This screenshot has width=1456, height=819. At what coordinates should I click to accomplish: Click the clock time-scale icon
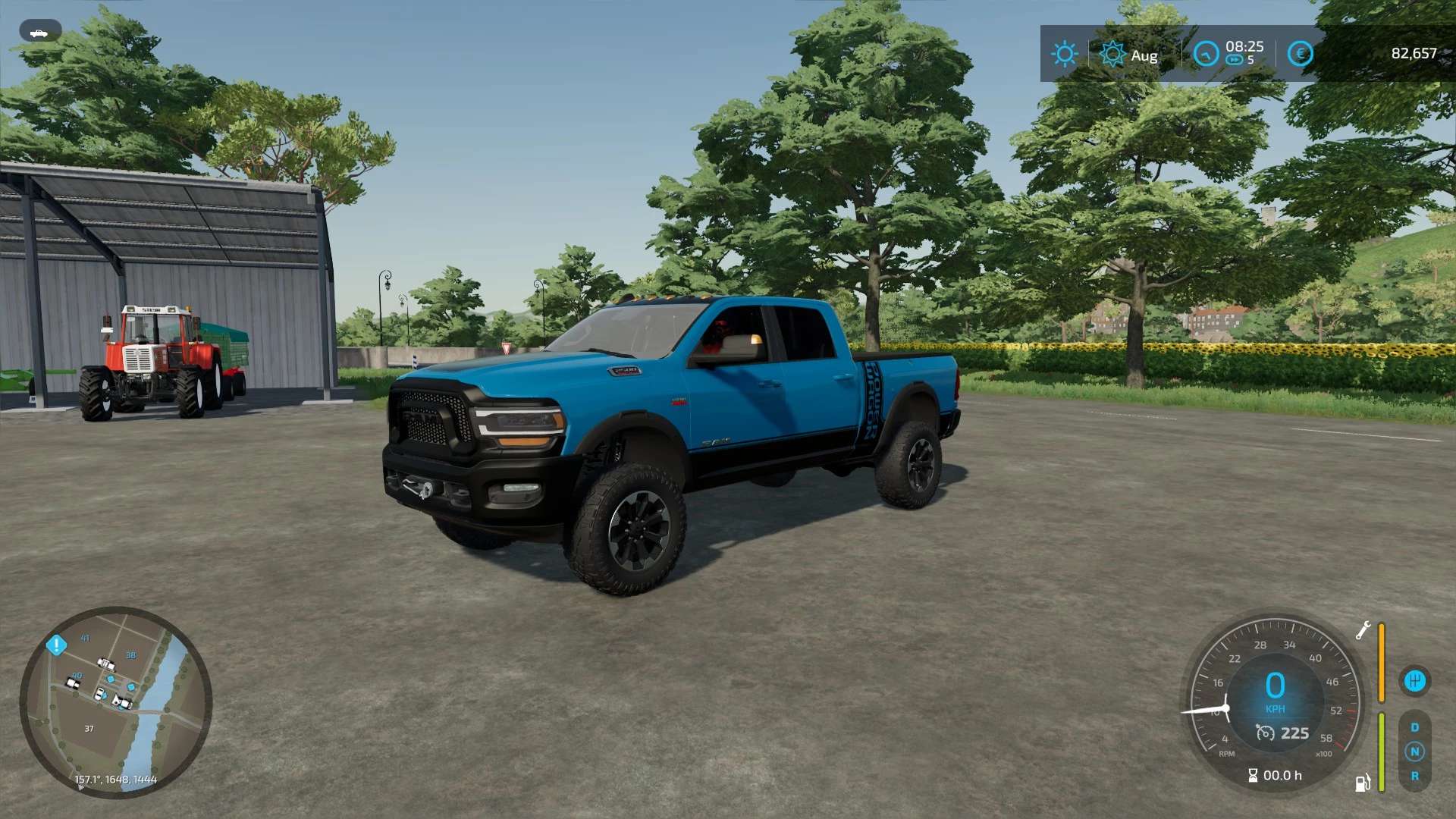point(1206,54)
